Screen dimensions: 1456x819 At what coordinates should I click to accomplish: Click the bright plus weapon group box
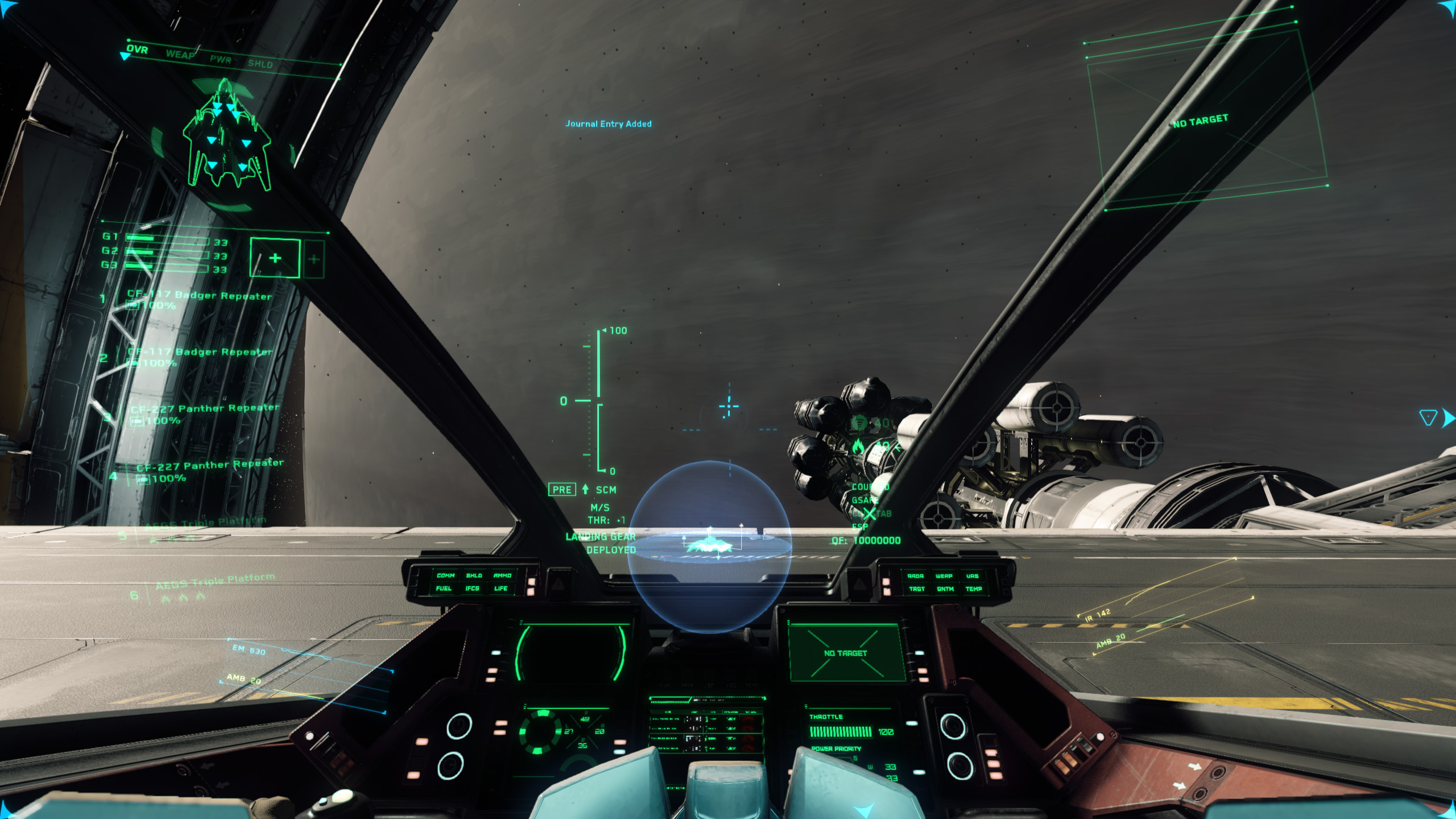pyautogui.click(x=275, y=258)
